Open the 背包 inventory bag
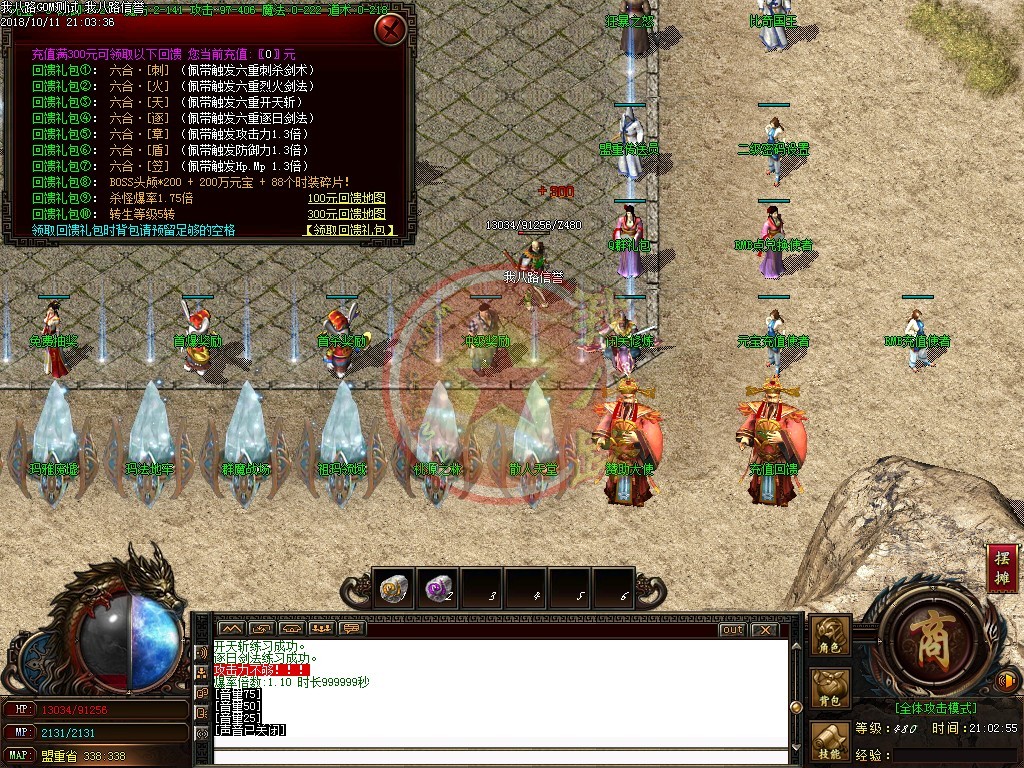Screen dimensions: 1024x768 tap(830, 689)
